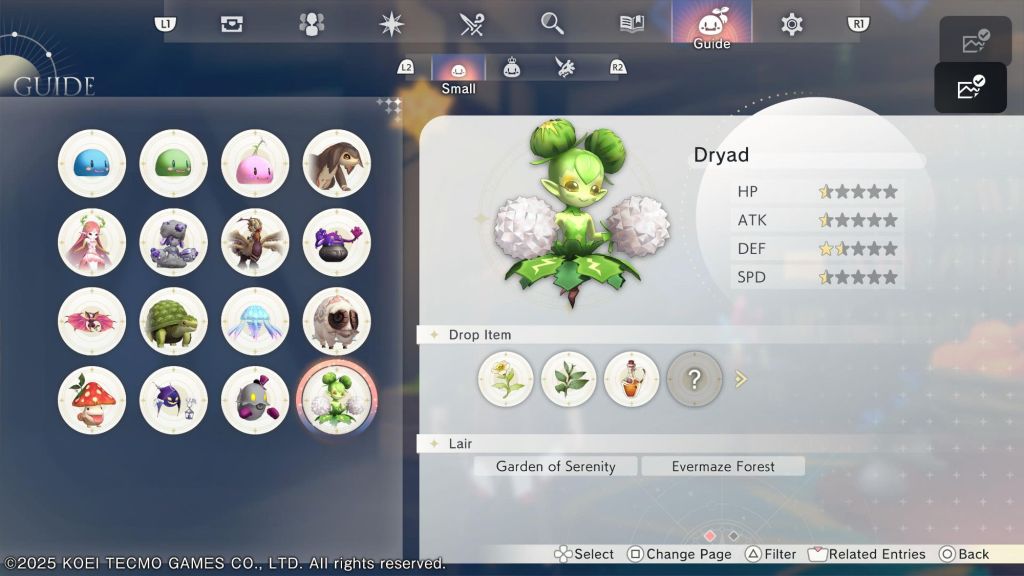Switch to the party members tab
The width and height of the screenshot is (1024, 576).
coord(312,24)
